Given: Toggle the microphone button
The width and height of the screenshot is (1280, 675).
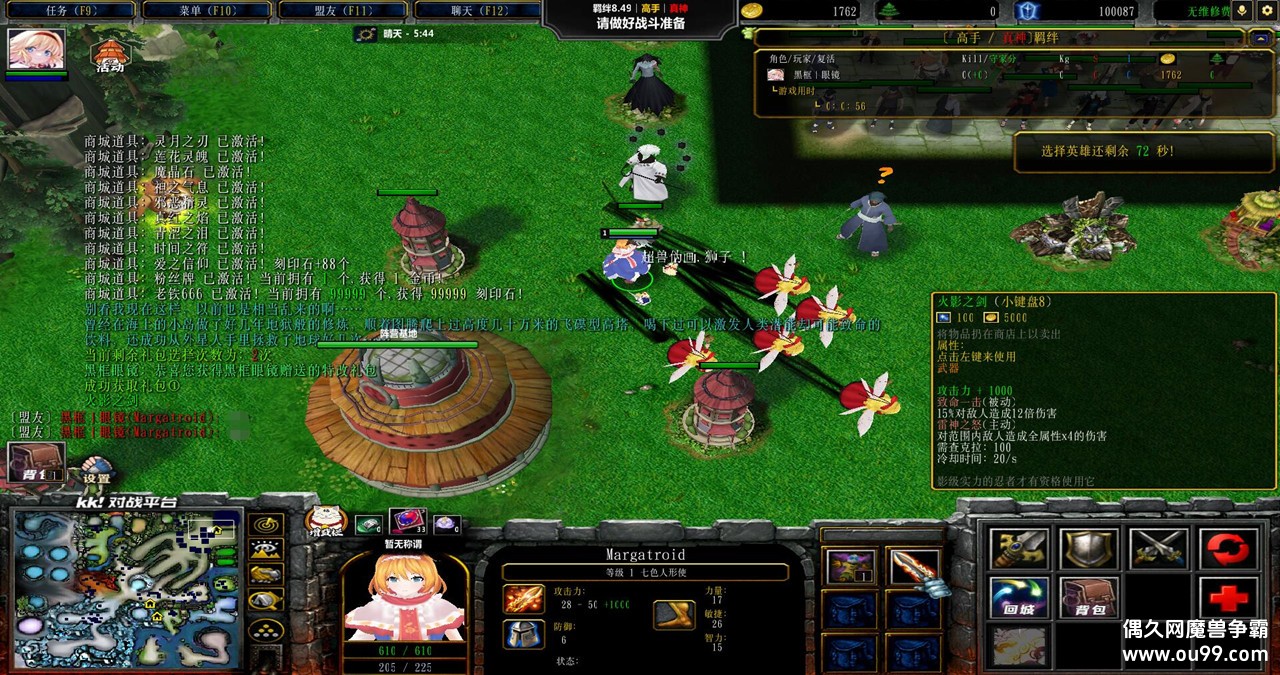Looking at the screenshot, I should (x=1243, y=11).
